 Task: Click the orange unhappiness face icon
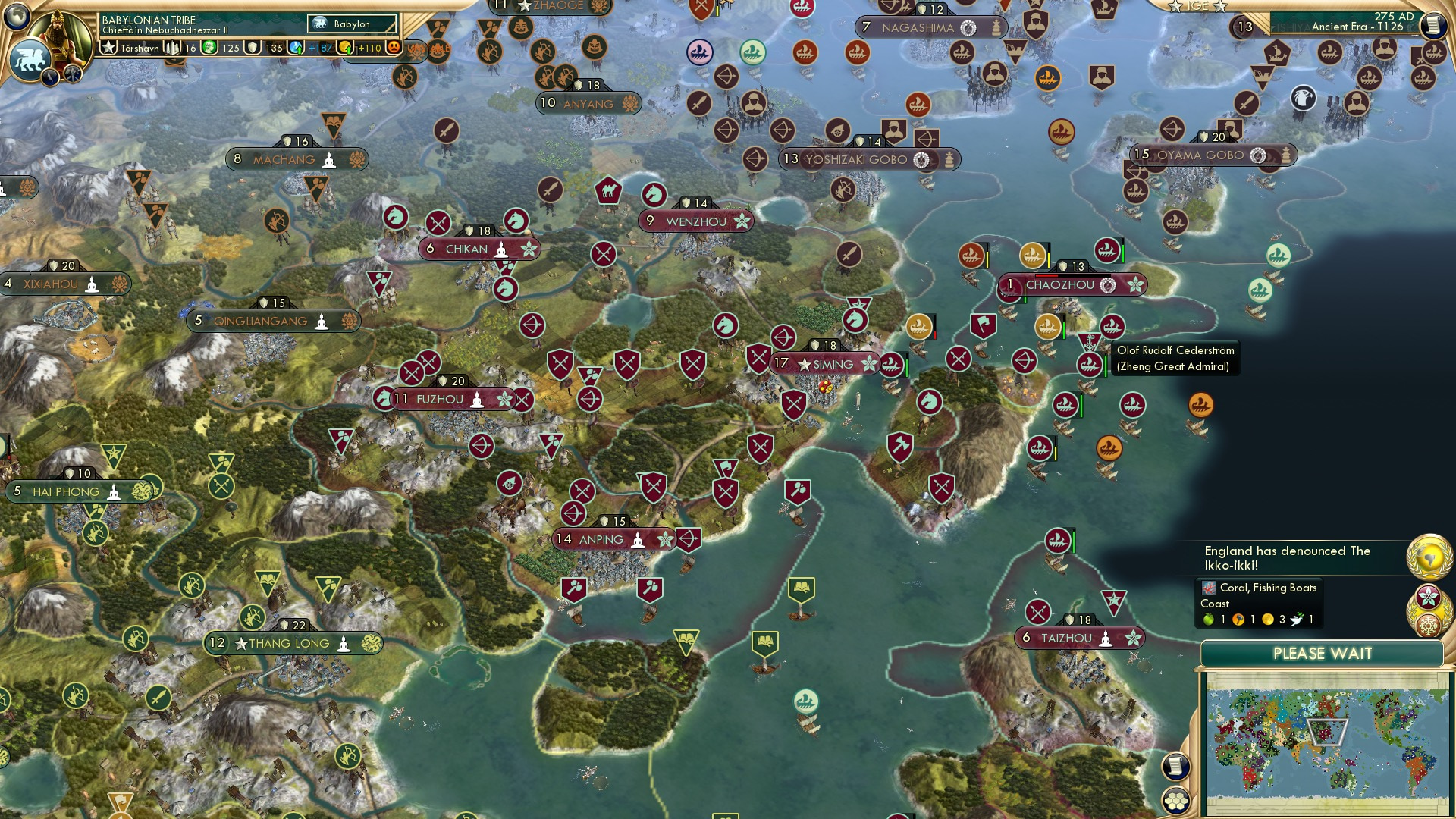coord(394,49)
